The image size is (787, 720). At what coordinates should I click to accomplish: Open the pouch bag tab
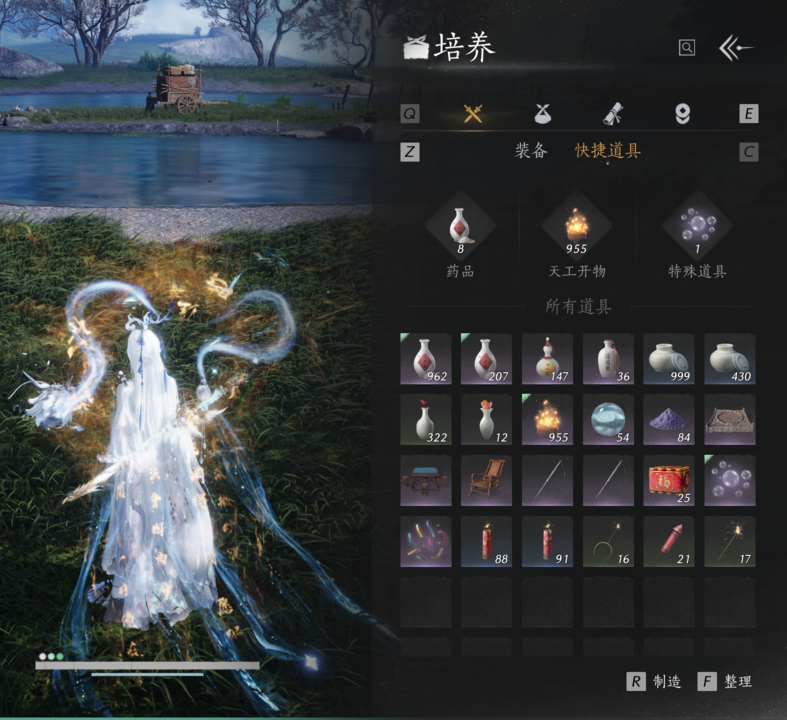[x=542, y=113]
